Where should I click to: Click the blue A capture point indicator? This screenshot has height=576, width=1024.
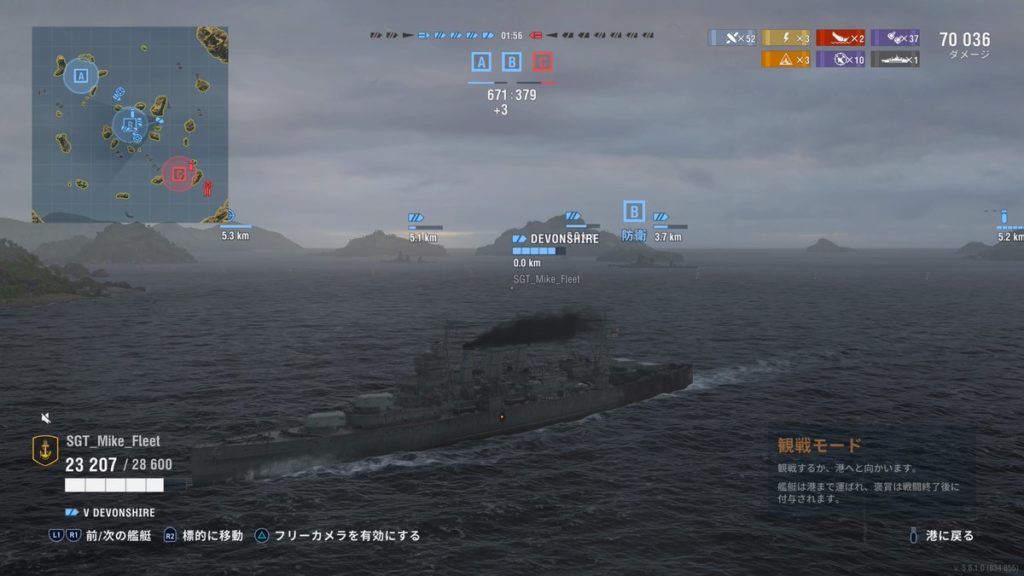tap(481, 63)
